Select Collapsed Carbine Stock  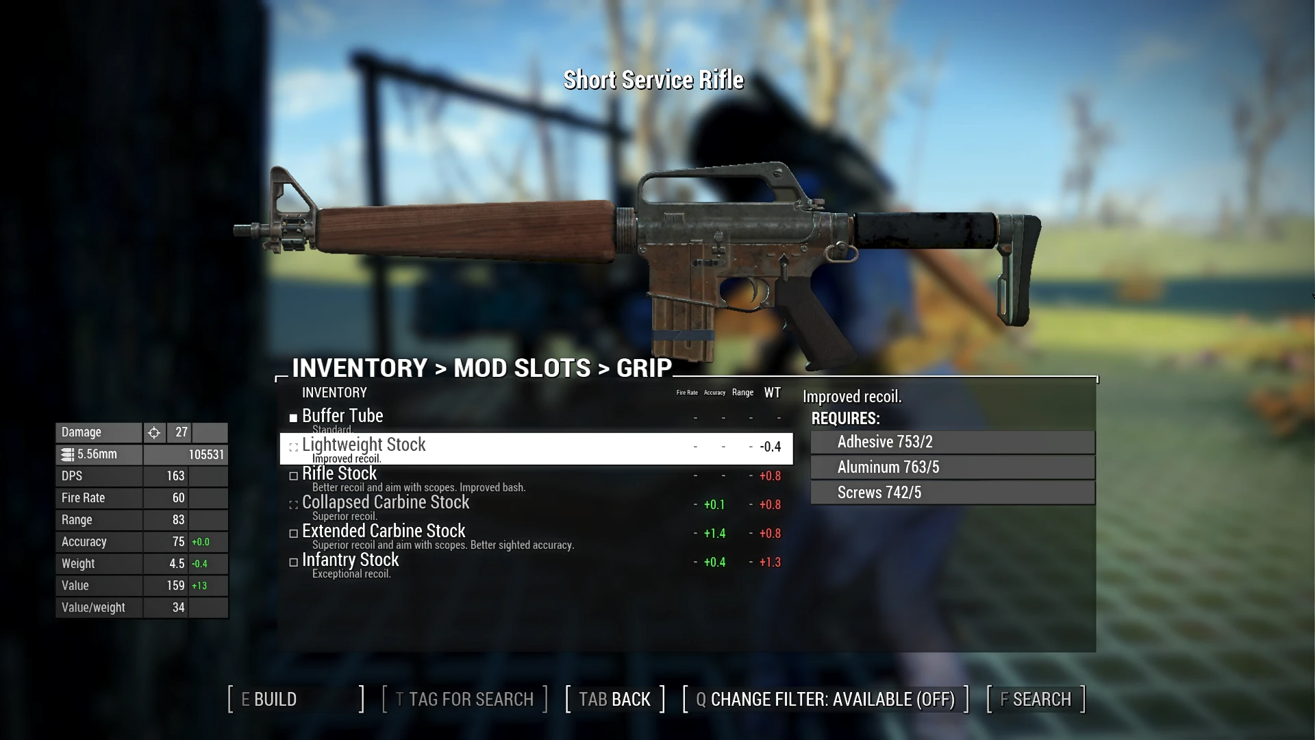point(385,503)
